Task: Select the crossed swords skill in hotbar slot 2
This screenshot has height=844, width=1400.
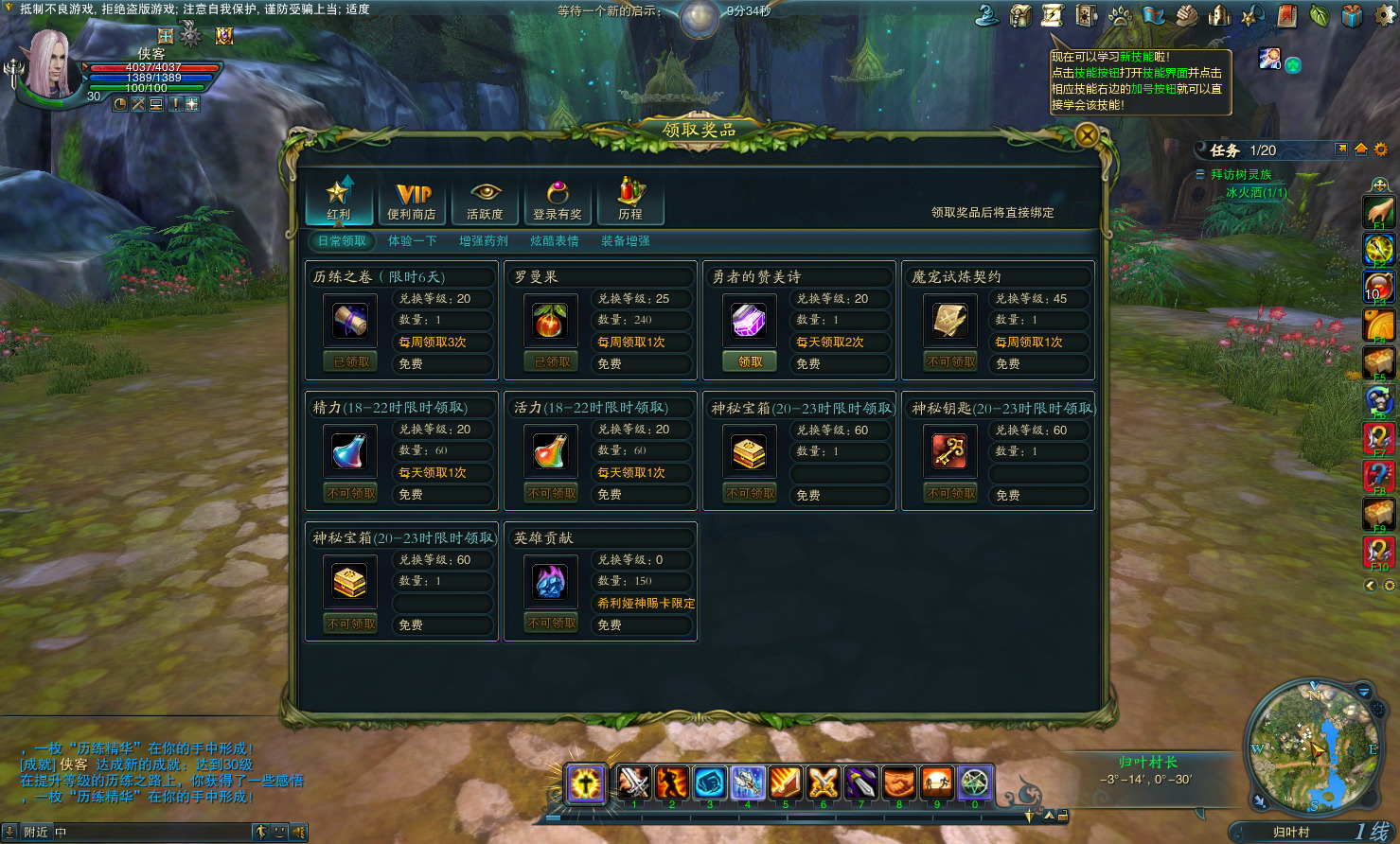Action: pyautogui.click(x=634, y=783)
